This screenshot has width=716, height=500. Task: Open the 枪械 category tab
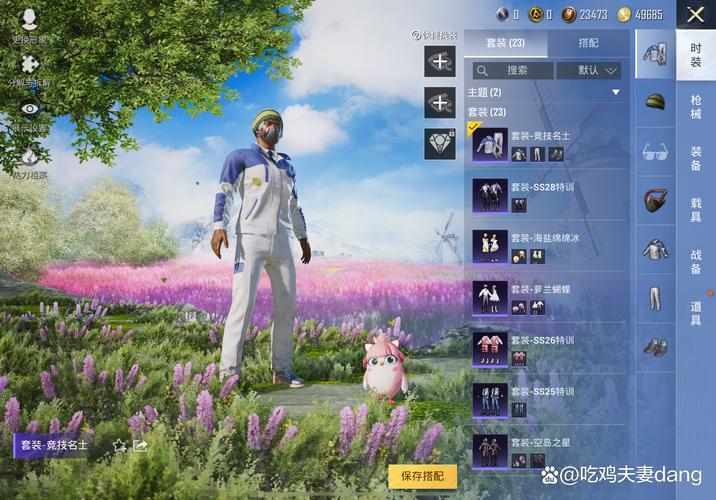696,107
